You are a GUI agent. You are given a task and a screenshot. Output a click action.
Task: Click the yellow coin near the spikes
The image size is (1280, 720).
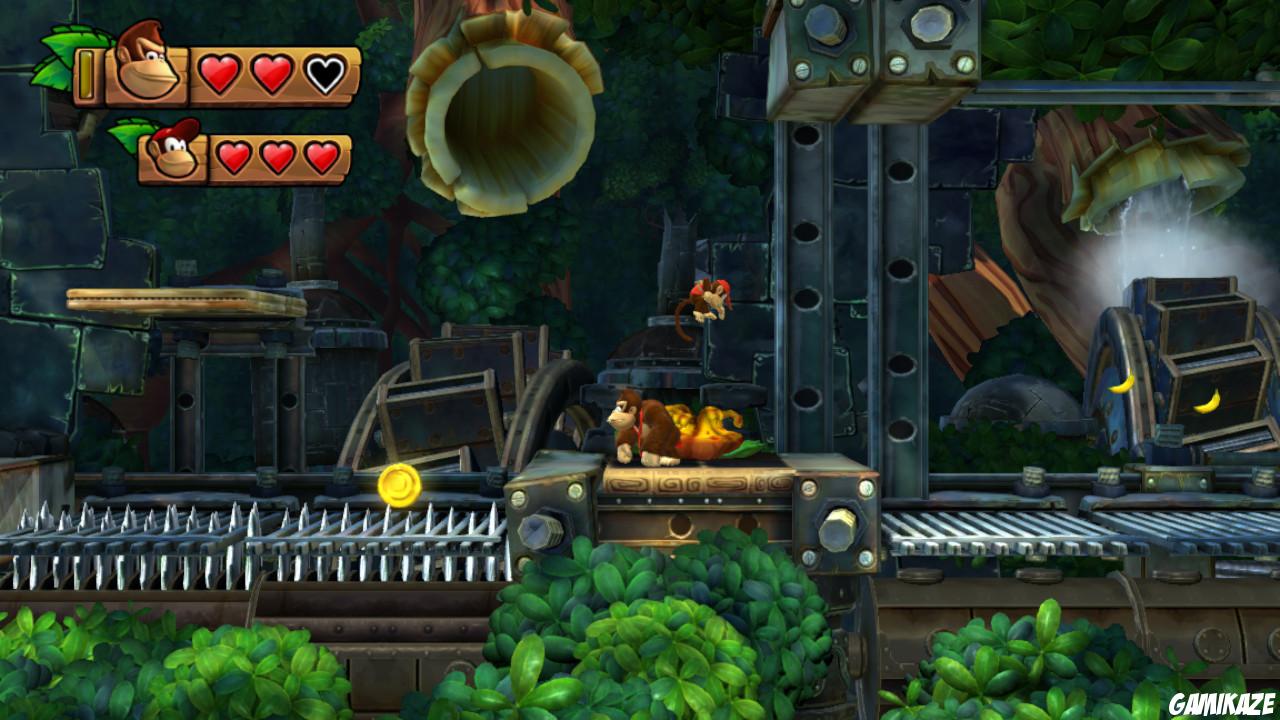click(399, 486)
